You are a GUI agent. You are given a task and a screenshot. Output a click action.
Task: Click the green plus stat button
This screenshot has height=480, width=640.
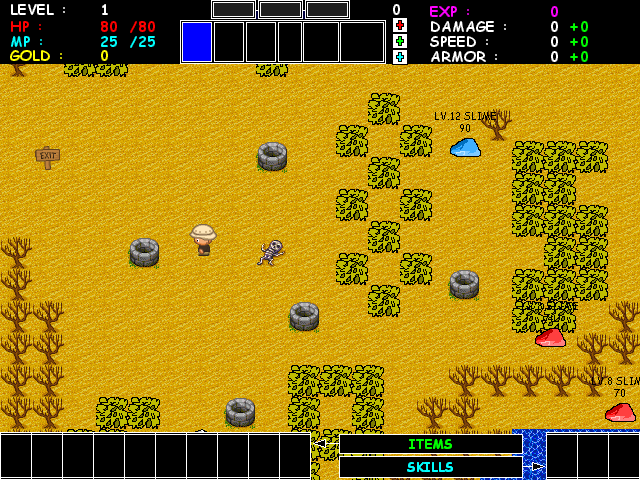(x=400, y=41)
